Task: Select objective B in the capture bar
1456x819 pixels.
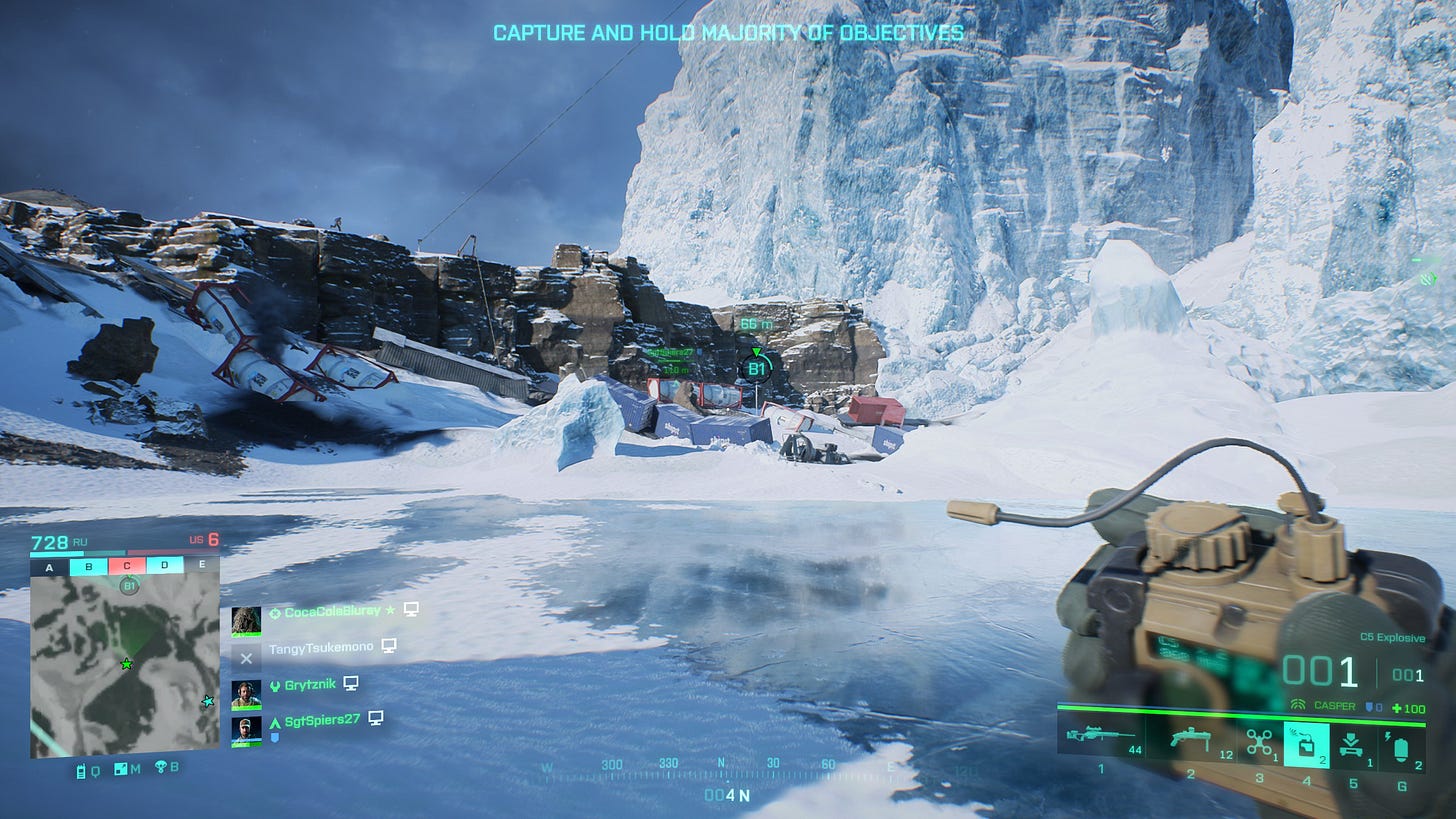Action: (x=88, y=567)
